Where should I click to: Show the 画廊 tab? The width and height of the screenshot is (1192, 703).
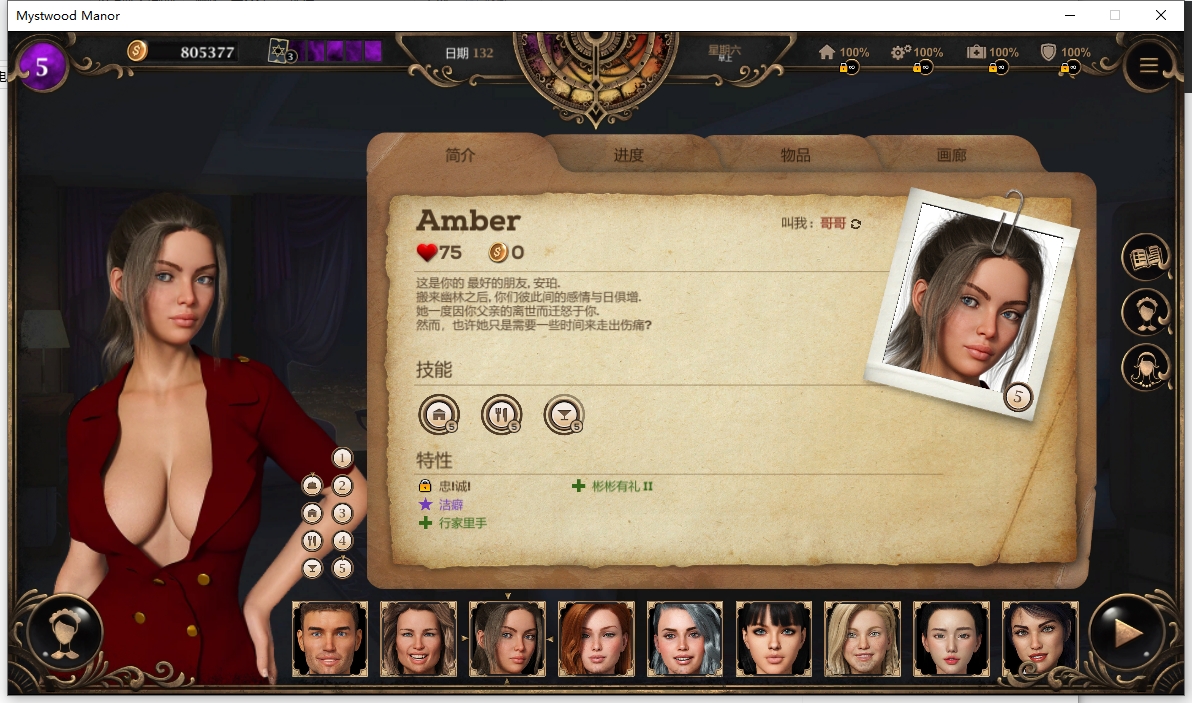[951, 155]
